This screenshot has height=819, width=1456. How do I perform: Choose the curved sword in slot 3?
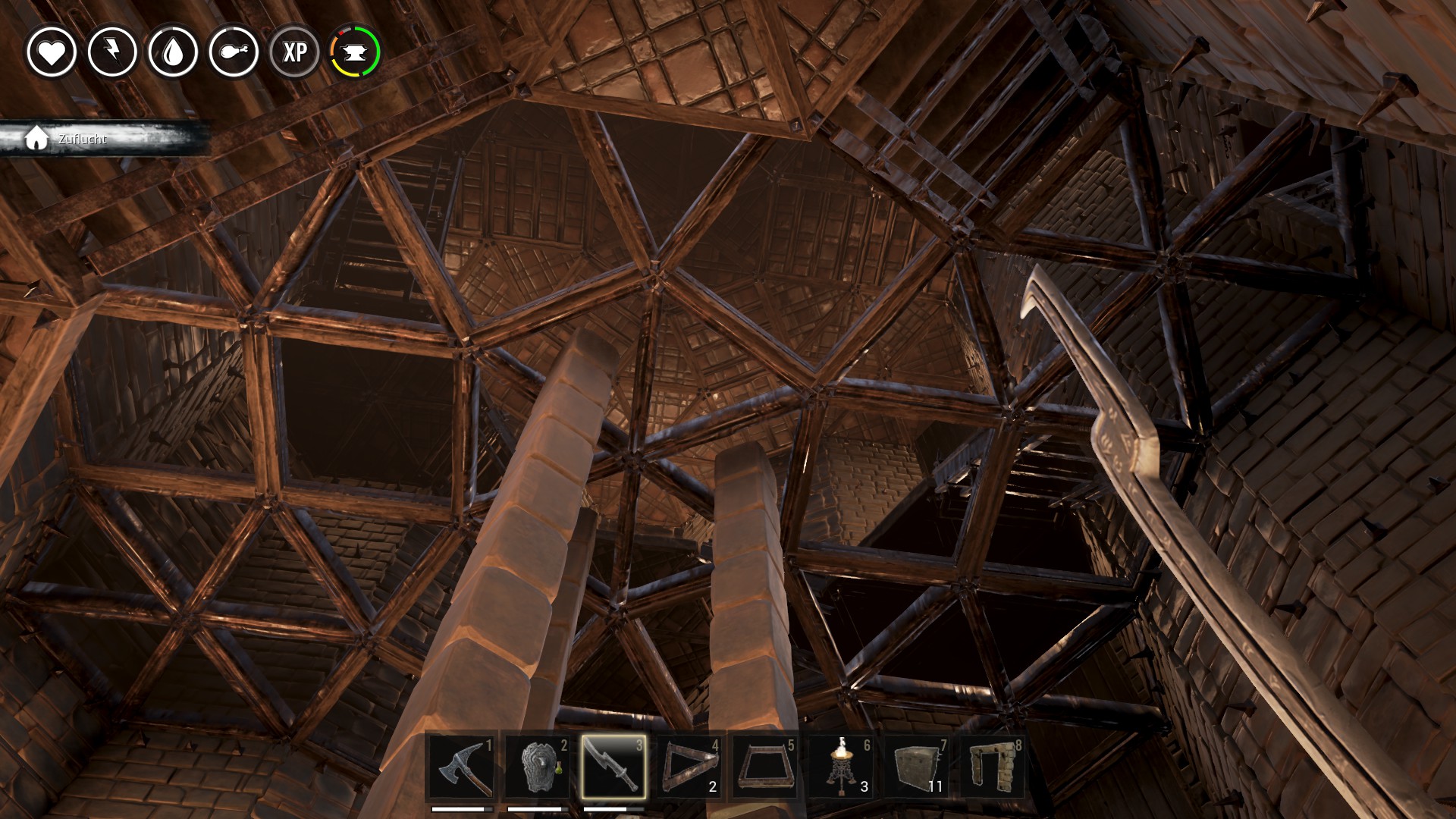[613, 766]
